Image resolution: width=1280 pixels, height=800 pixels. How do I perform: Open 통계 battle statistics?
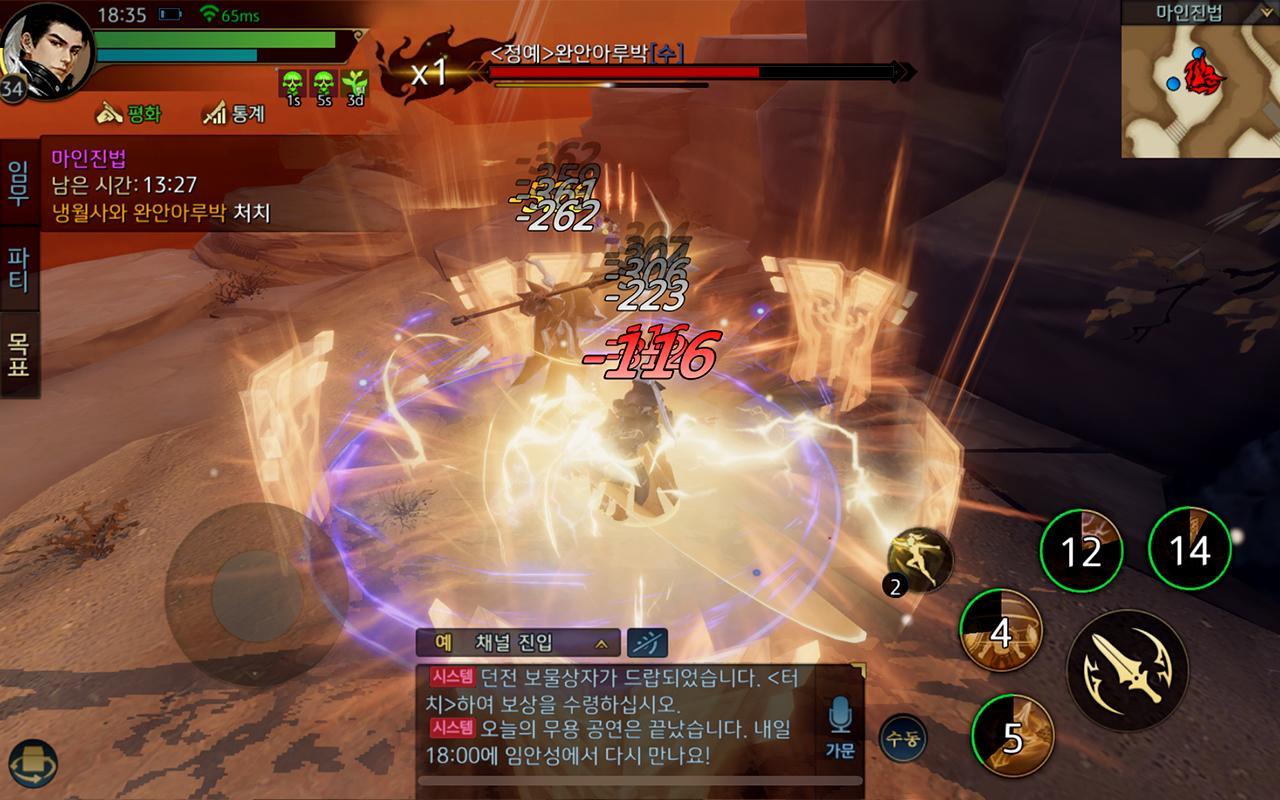coord(232,110)
